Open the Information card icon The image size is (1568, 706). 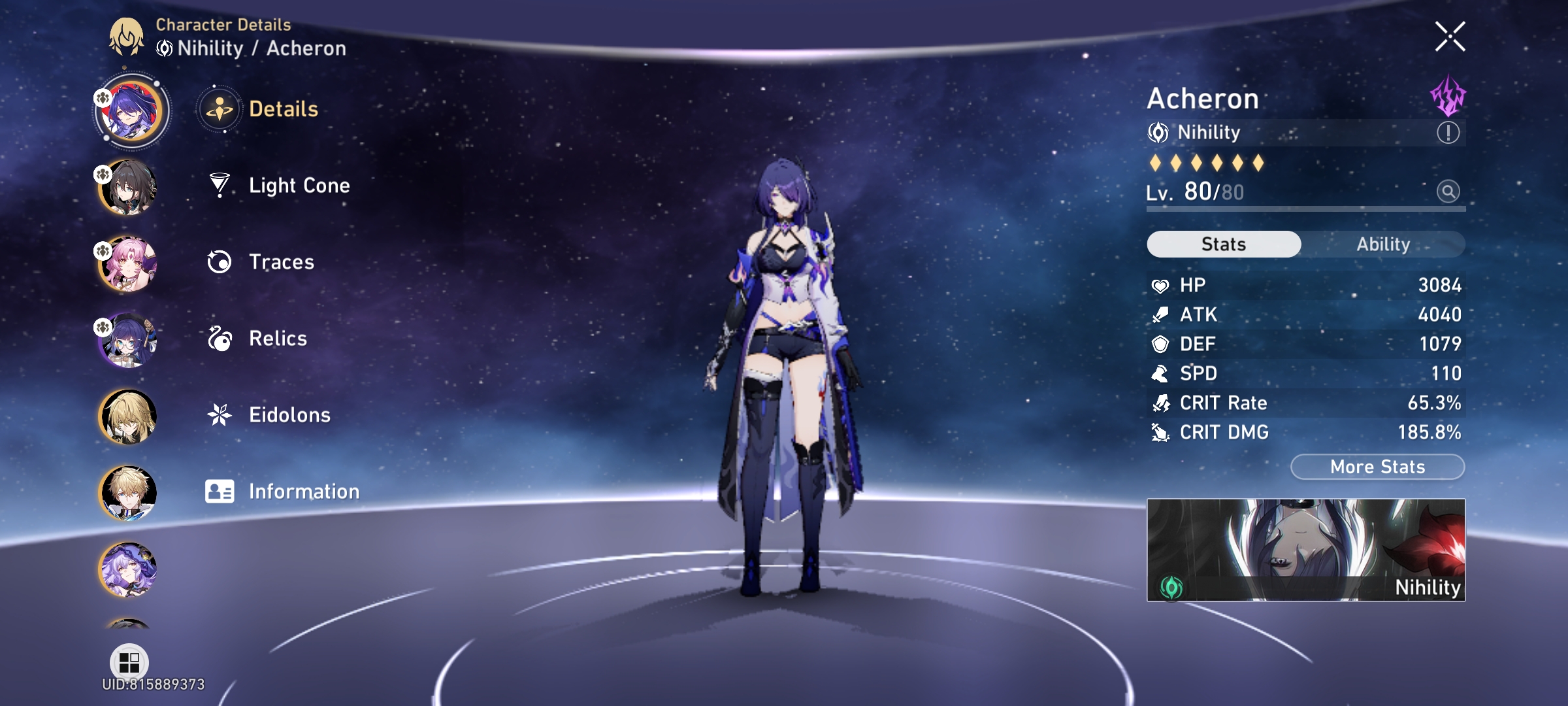click(220, 491)
